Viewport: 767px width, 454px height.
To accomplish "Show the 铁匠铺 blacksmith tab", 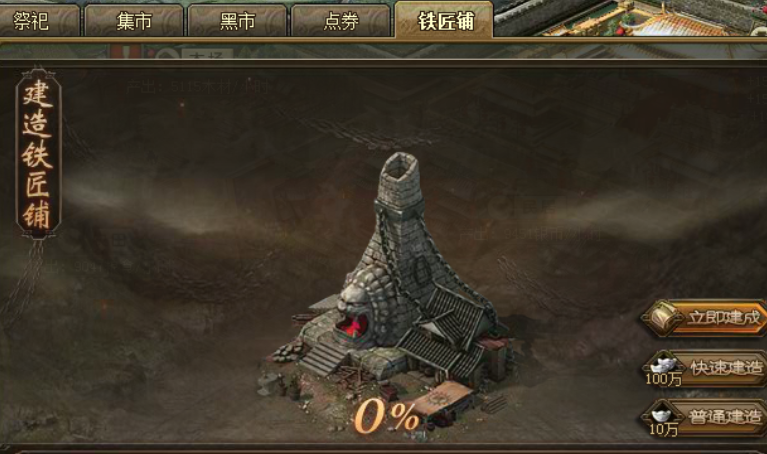I will pyautogui.click(x=444, y=20).
